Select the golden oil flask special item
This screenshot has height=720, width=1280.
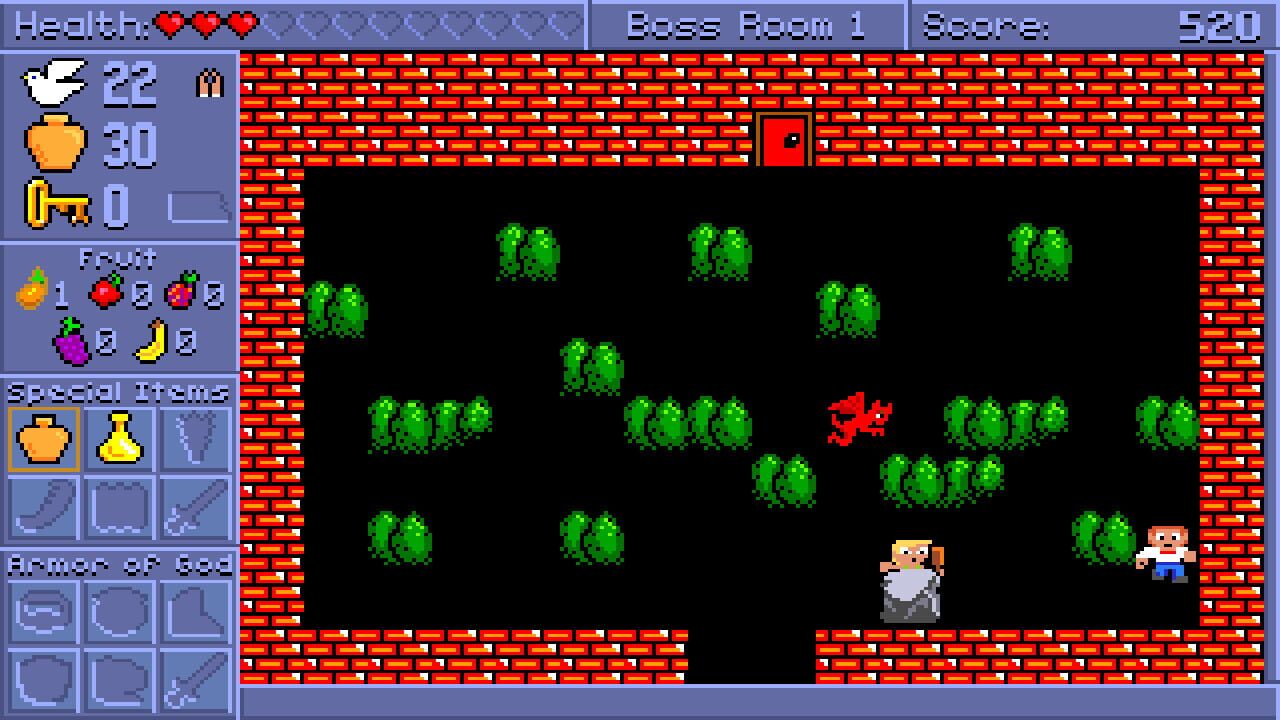pyautogui.click(x=120, y=439)
